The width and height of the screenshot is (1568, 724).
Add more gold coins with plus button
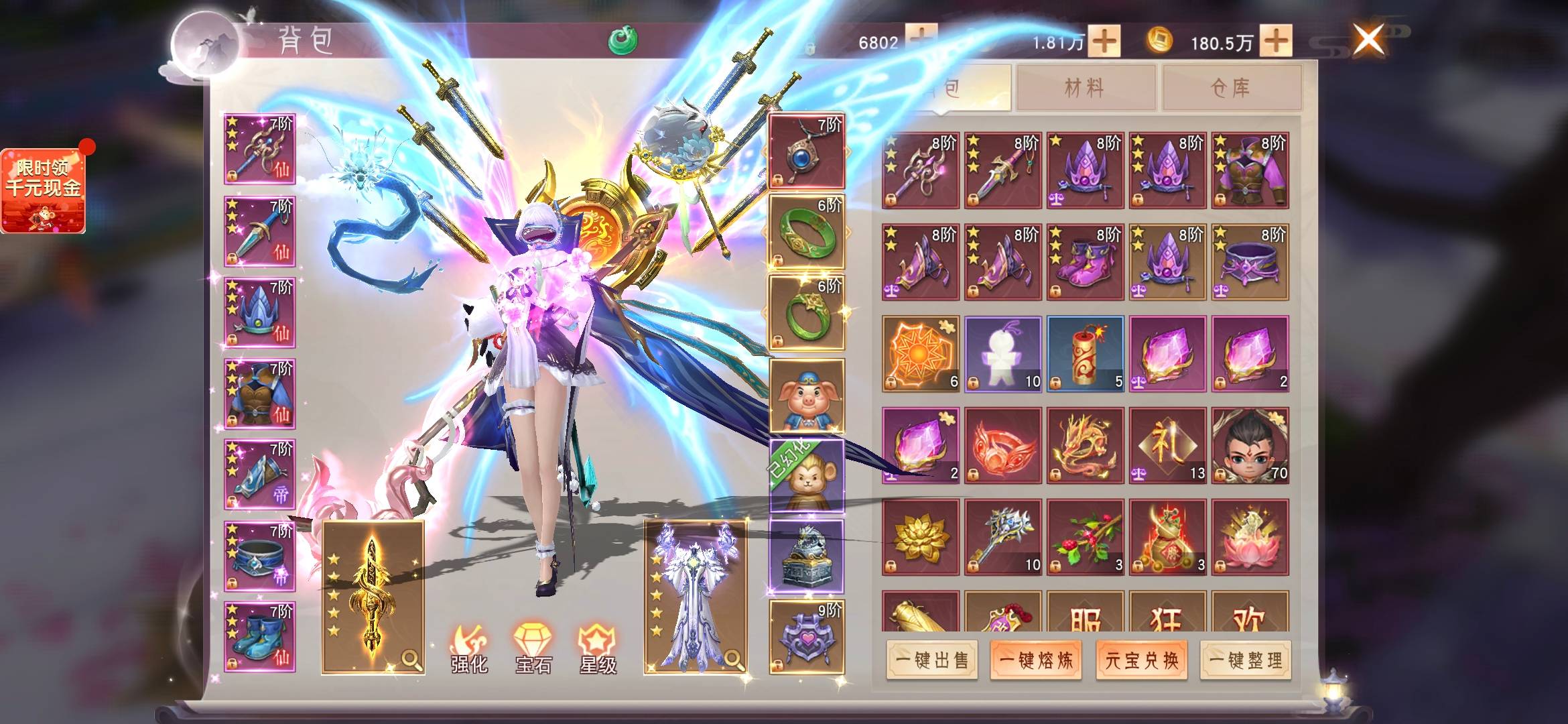pyautogui.click(x=1277, y=42)
